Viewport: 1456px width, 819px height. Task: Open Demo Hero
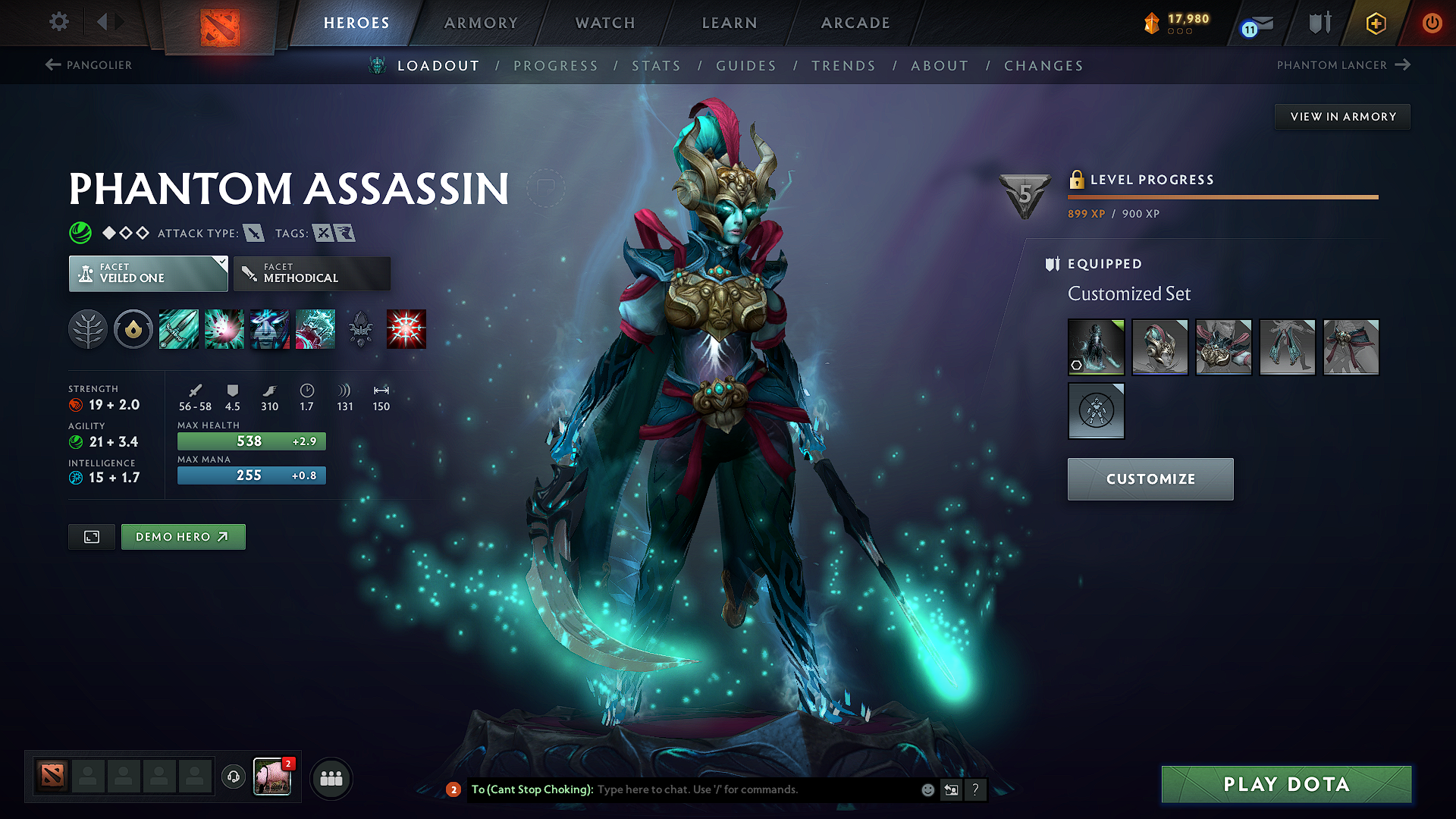point(183,536)
